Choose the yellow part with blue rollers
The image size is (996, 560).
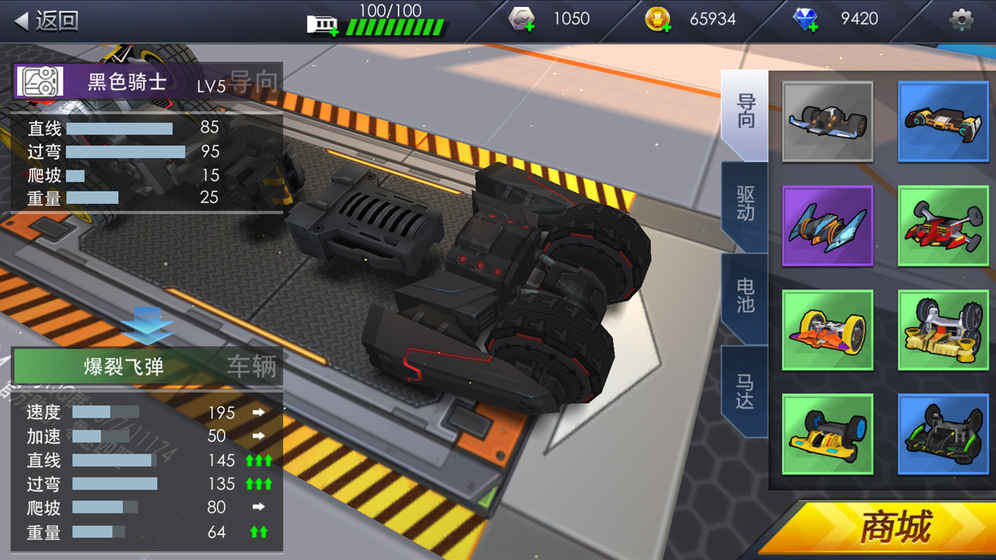(x=827, y=434)
